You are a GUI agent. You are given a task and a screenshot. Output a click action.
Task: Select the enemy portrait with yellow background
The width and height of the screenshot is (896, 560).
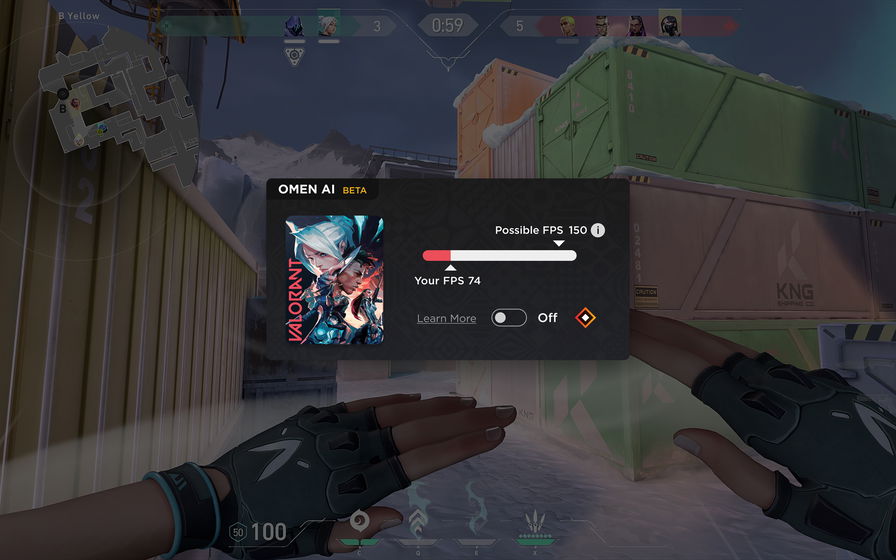coord(669,25)
